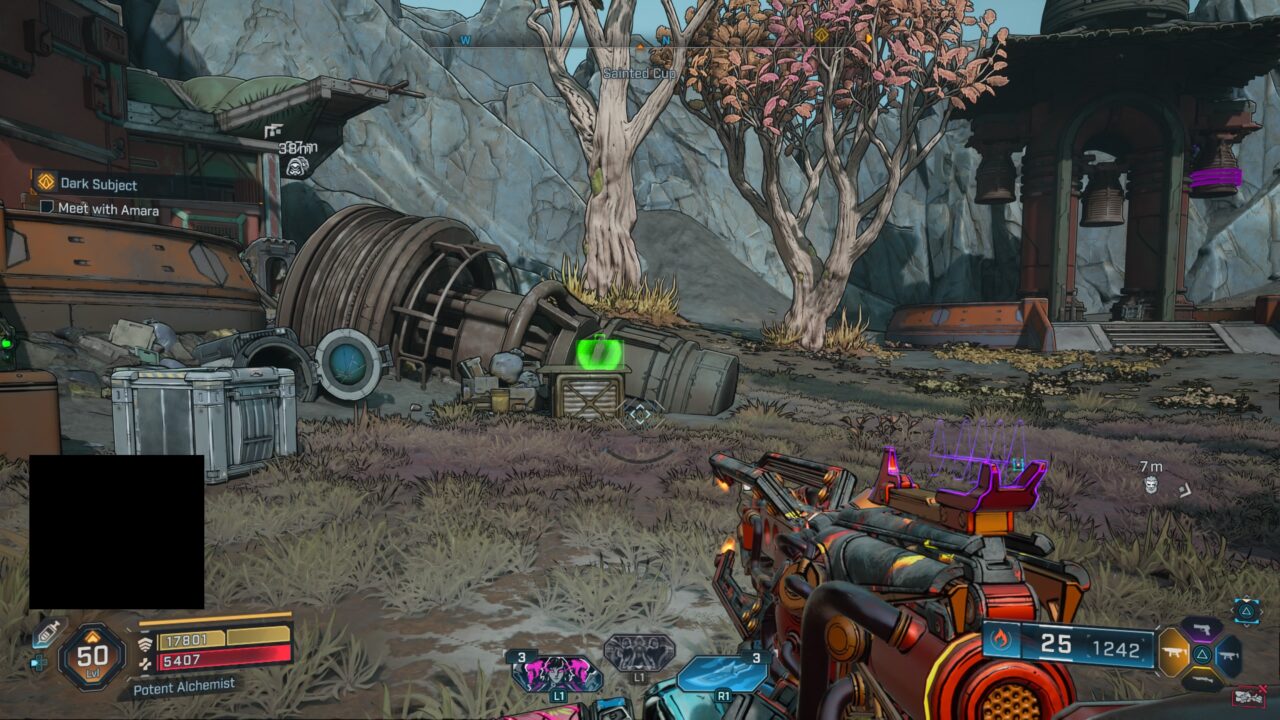Click the health syringe icon near the level badge
The width and height of the screenshot is (1280, 720).
pyautogui.click(x=49, y=633)
